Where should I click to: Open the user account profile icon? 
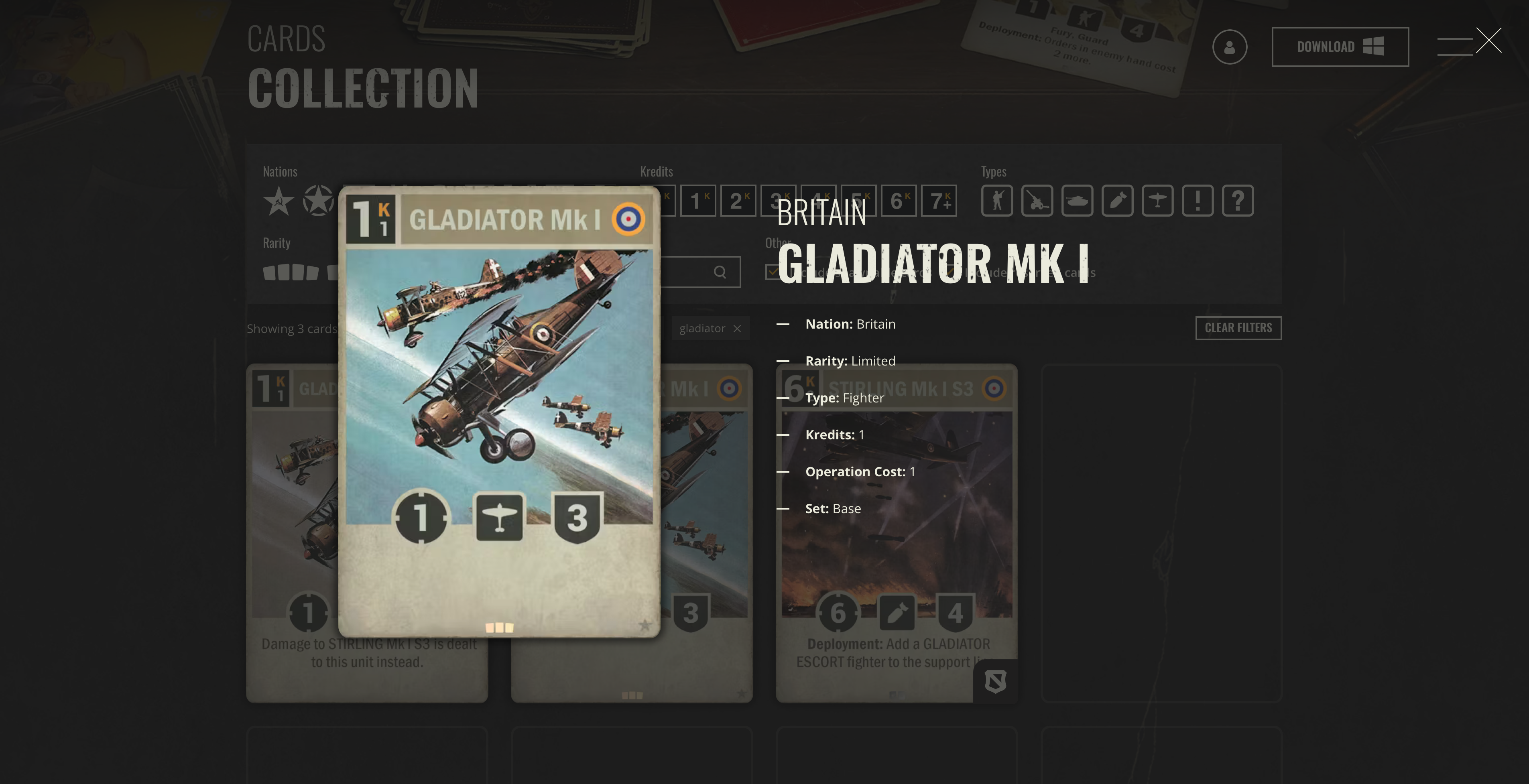click(1229, 47)
